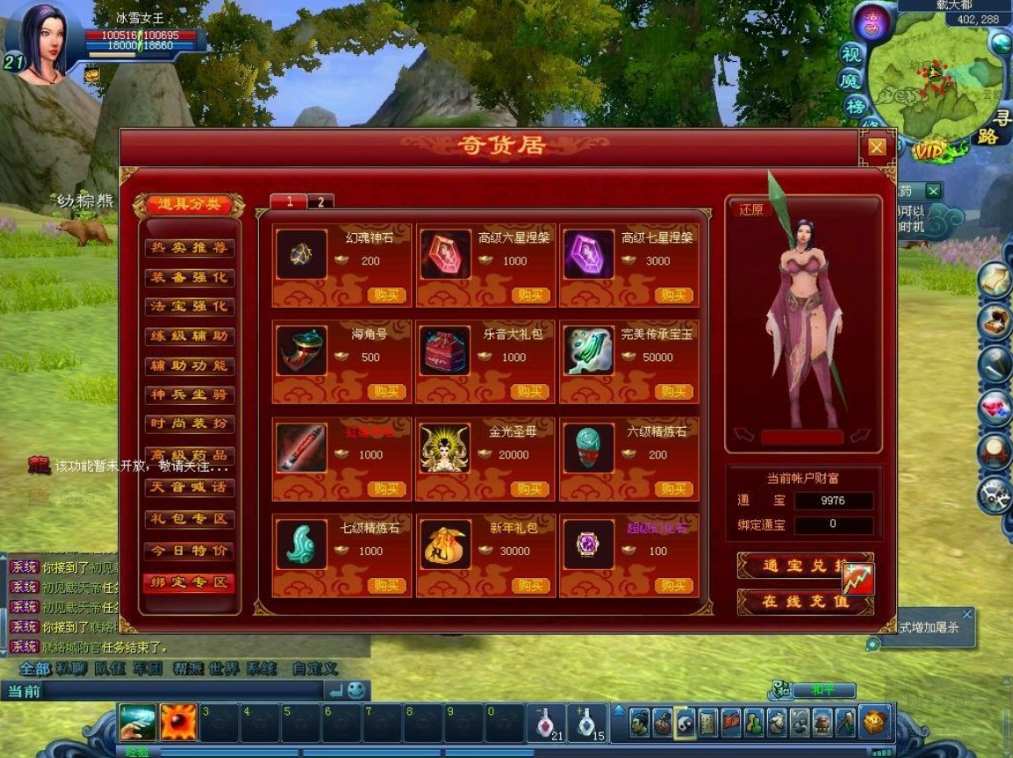Viewport: 1013px width, 758px height.
Task: Purchase the 金光圣母 item for 20000
Action: 530,489
